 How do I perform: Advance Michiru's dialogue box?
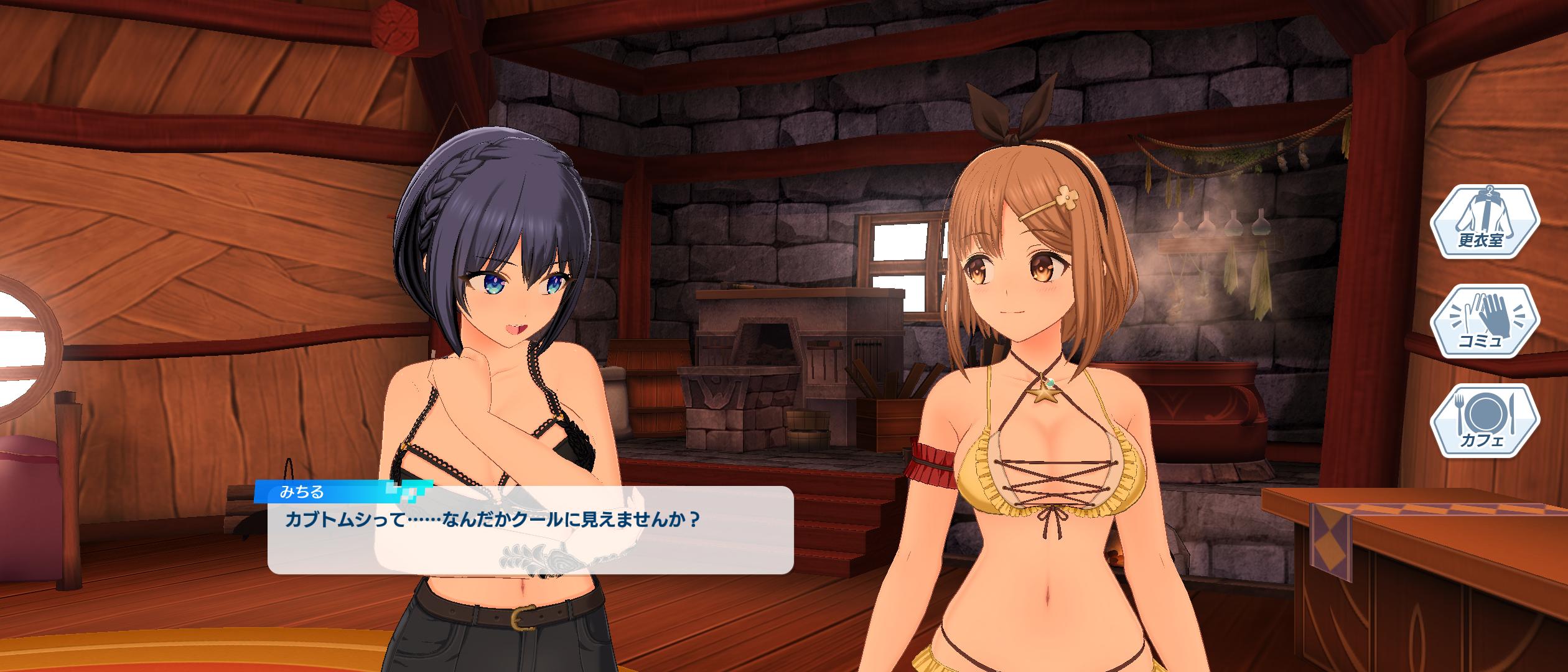[530, 530]
